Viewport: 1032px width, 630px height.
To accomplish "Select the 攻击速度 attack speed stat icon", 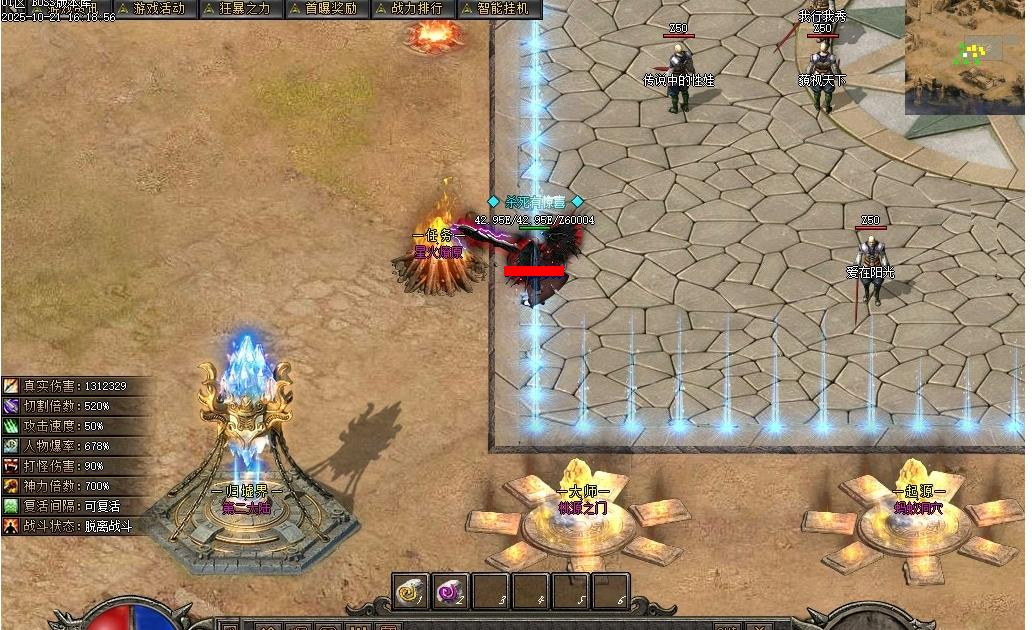I will tap(11, 426).
